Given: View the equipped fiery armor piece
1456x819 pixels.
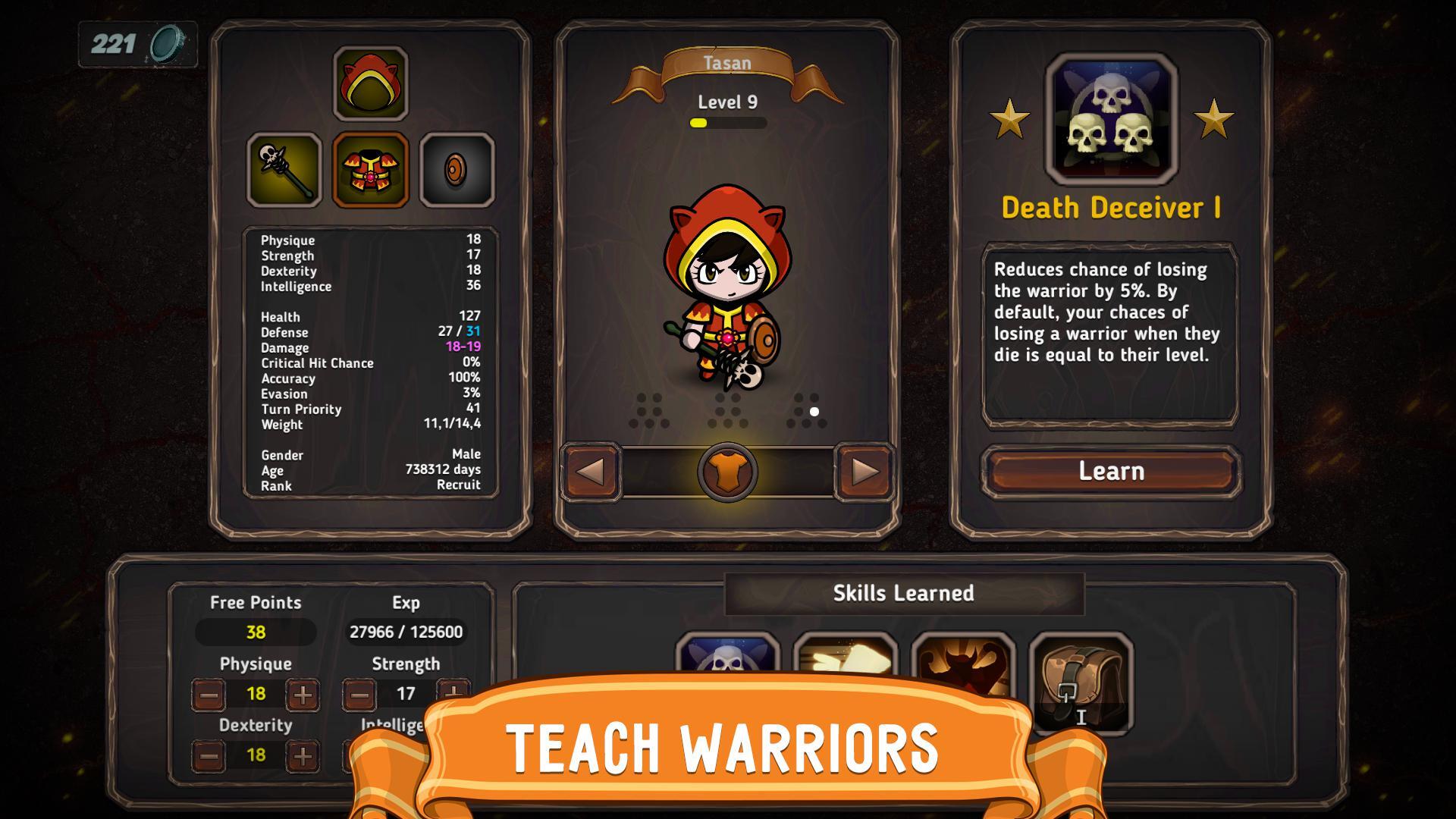Looking at the screenshot, I should click(x=369, y=169).
